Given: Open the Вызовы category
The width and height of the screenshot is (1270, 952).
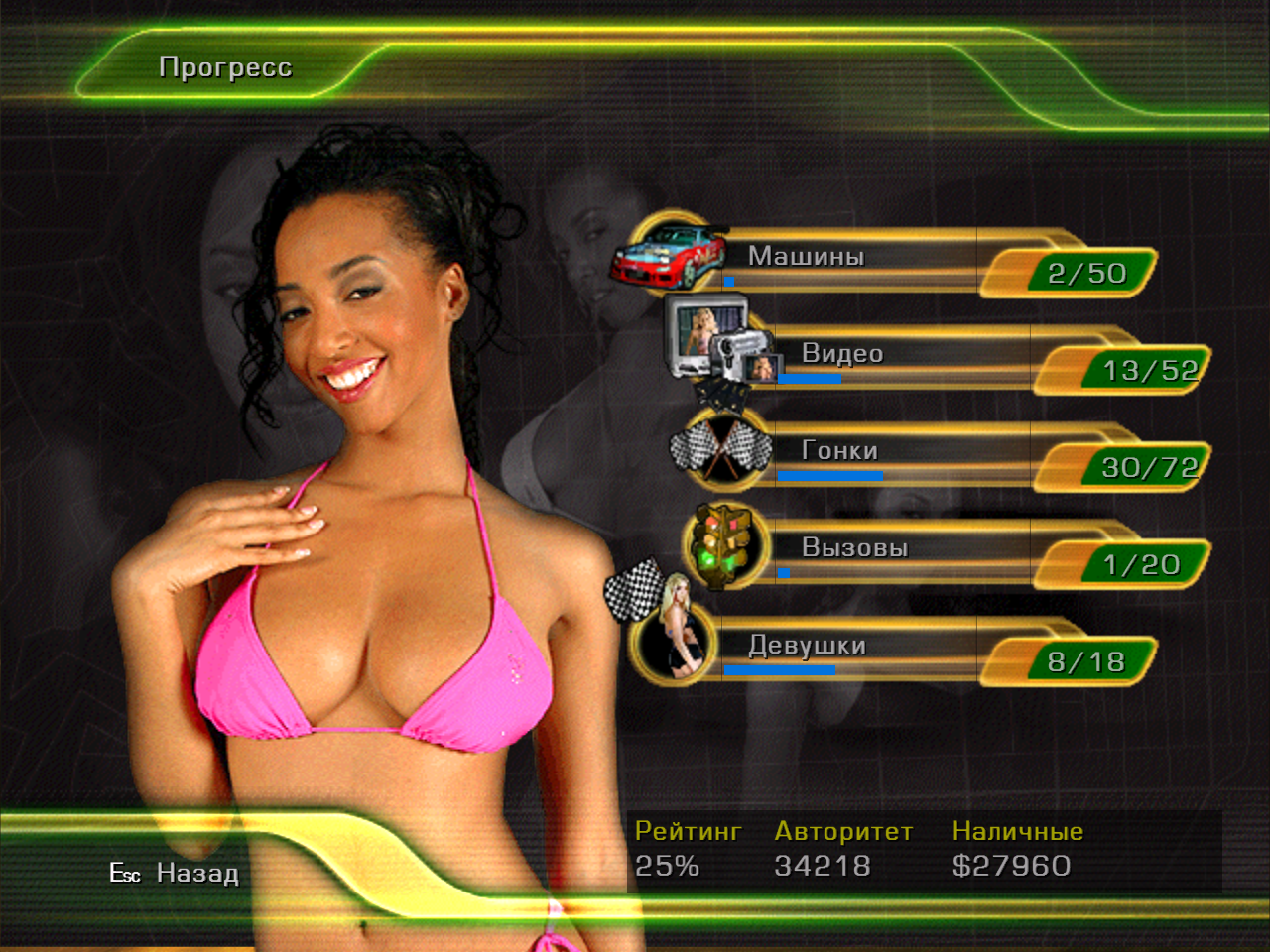Looking at the screenshot, I should [x=854, y=548].
